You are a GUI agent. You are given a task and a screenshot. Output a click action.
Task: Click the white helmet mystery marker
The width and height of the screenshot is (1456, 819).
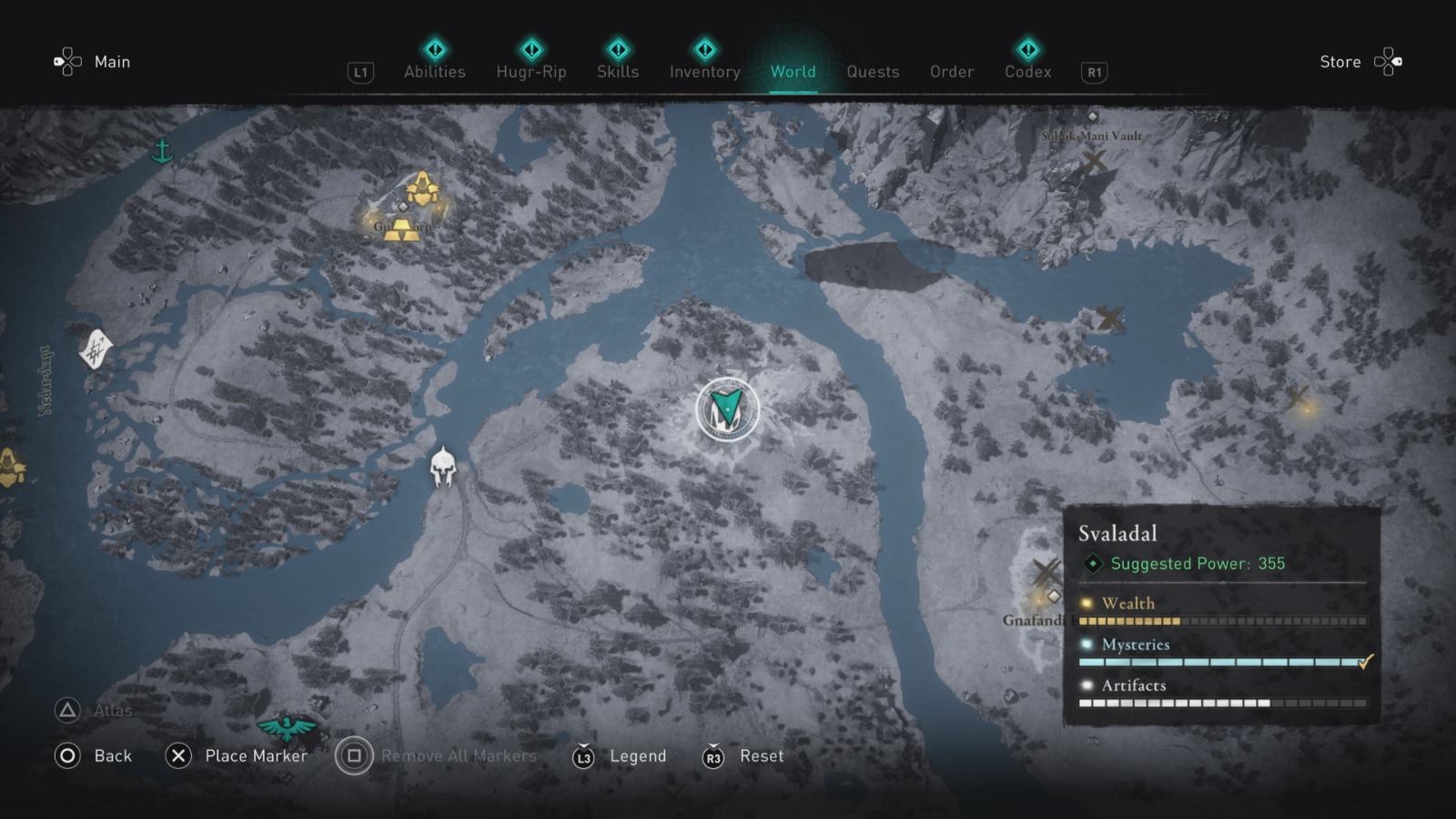coord(443,464)
